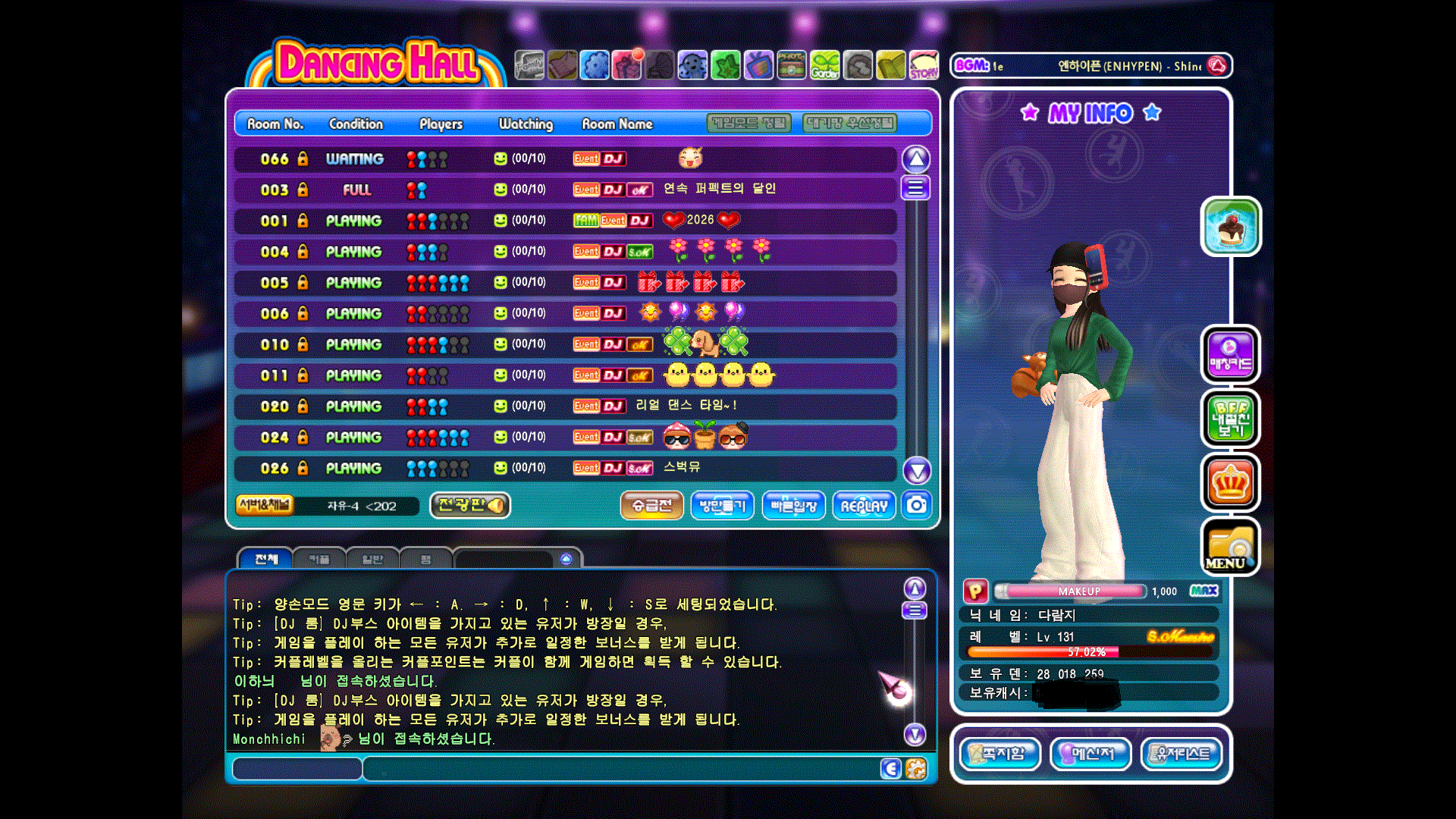Open the MENU folder button
This screenshot has width=1456, height=819.
point(1230,548)
